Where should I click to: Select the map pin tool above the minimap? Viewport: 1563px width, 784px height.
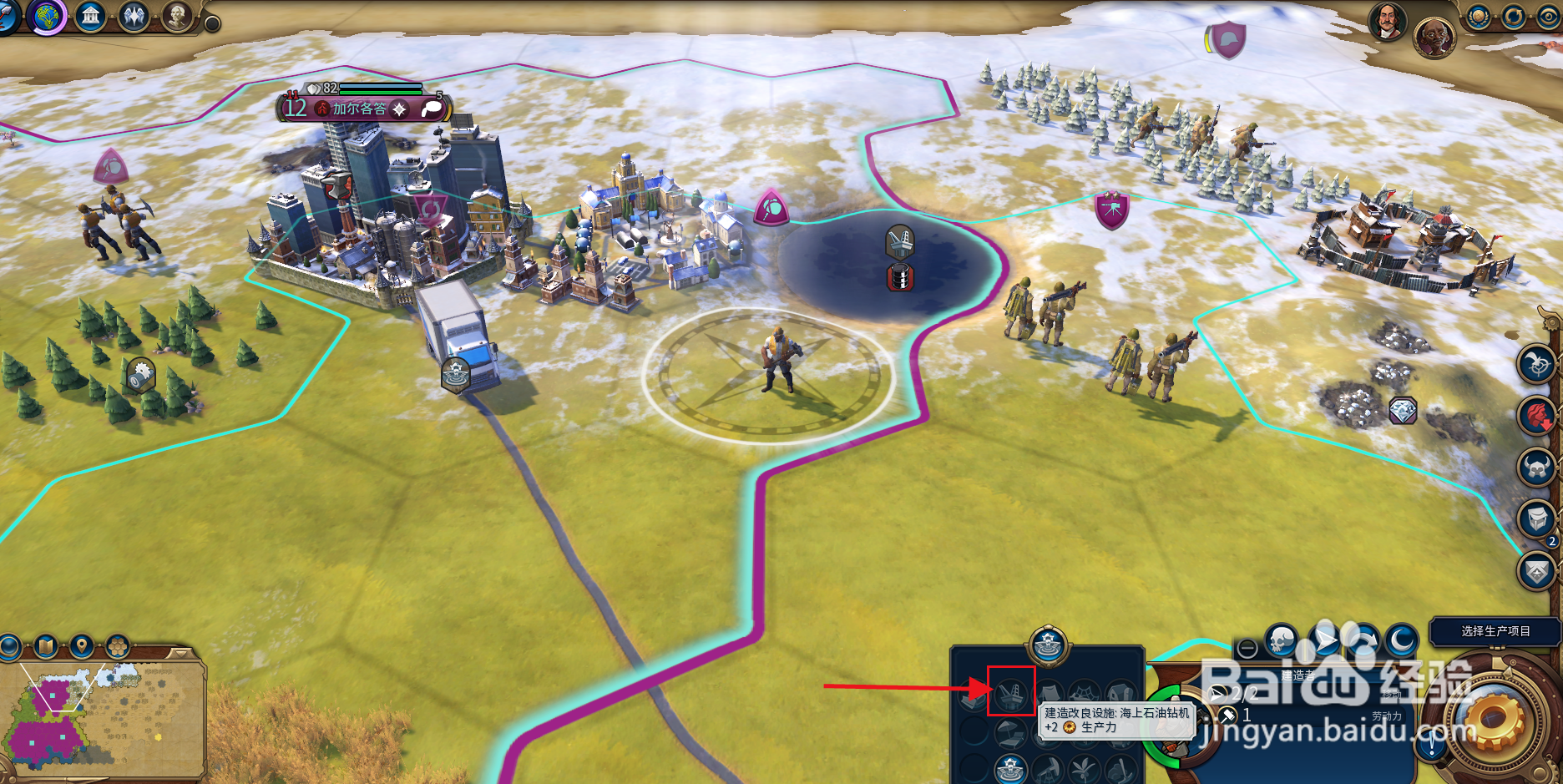[x=81, y=645]
